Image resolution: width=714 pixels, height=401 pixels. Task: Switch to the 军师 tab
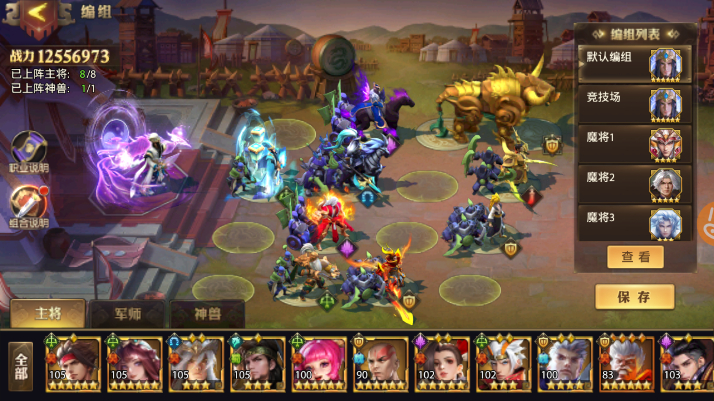[x=127, y=314]
